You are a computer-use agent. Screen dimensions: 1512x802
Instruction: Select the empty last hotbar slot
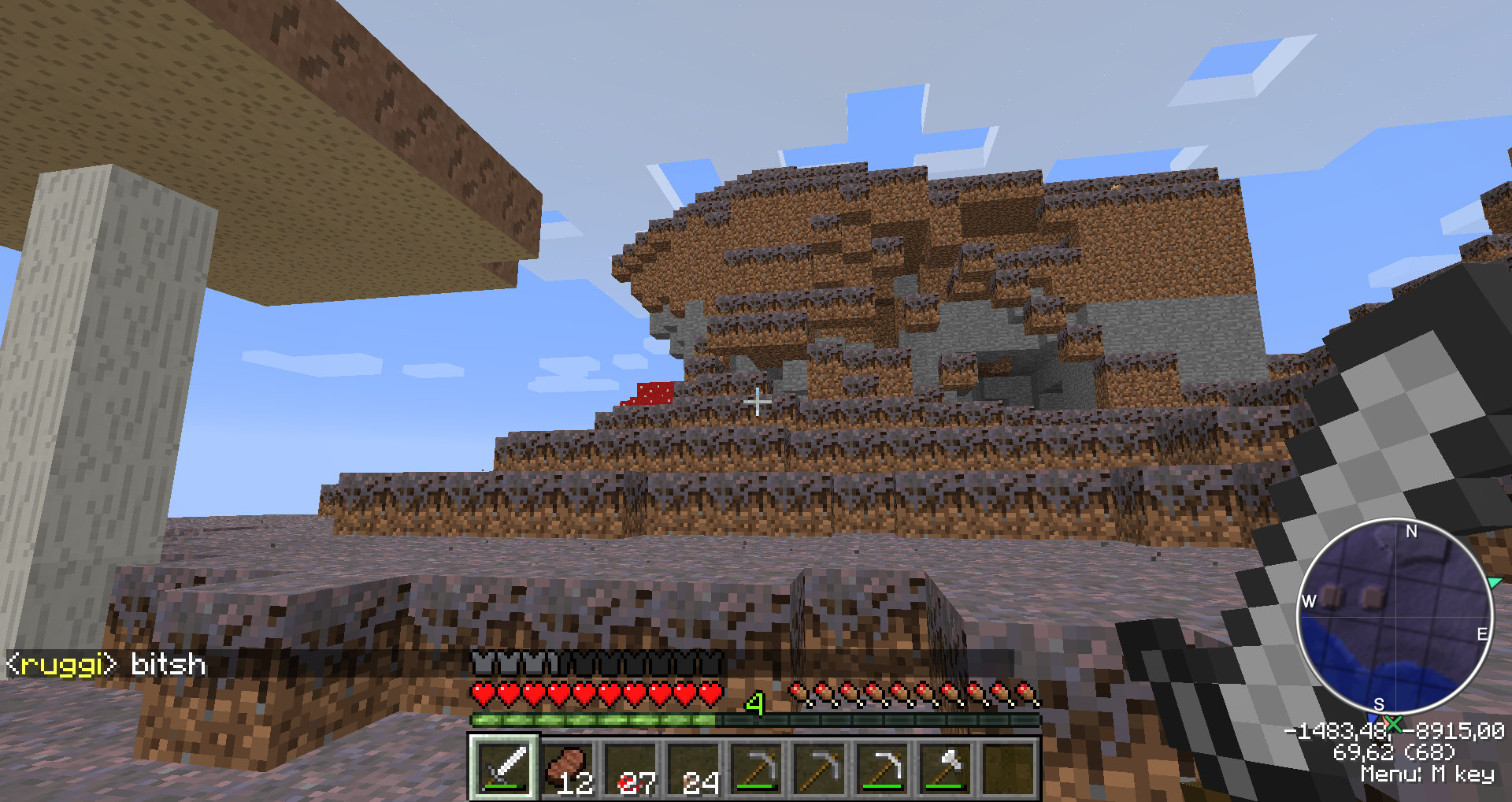(1009, 768)
